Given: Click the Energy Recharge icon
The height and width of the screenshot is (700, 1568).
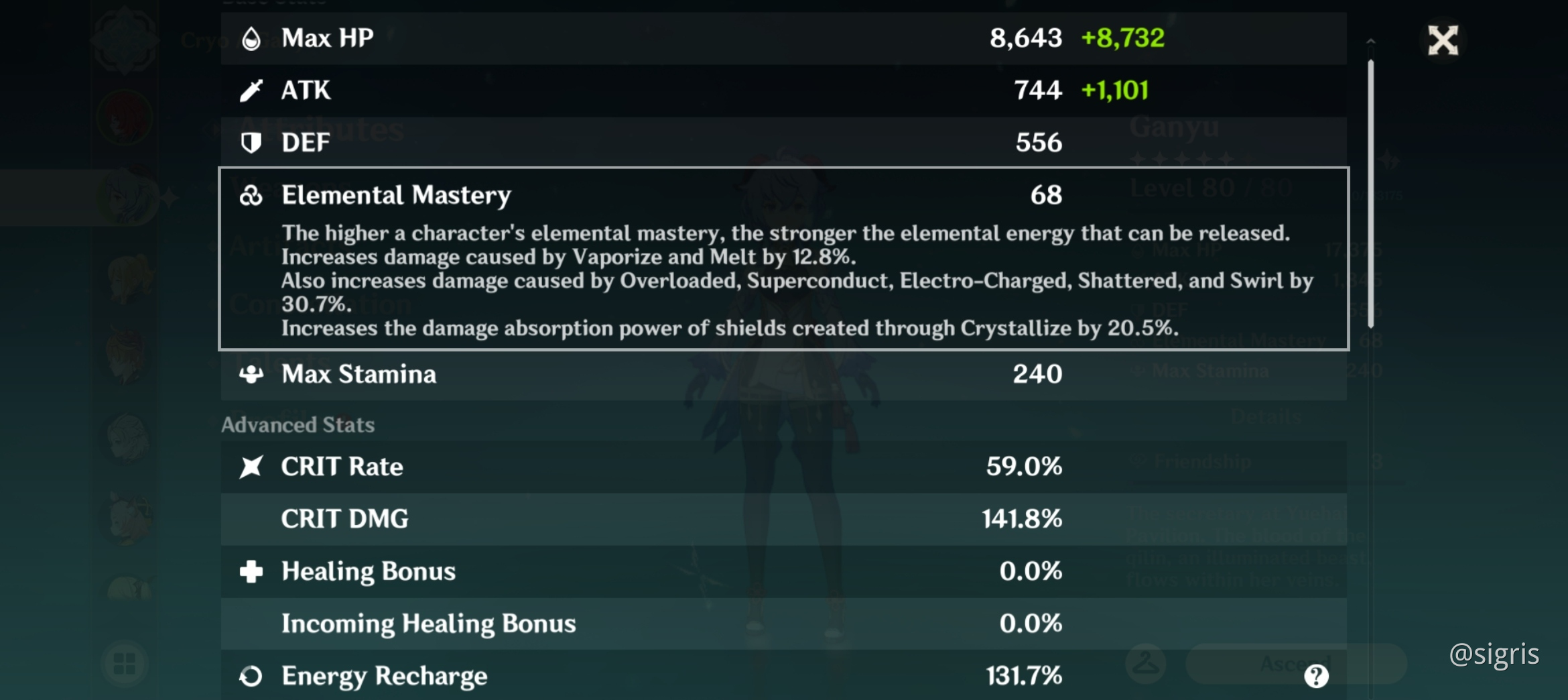Looking at the screenshot, I should [x=251, y=676].
